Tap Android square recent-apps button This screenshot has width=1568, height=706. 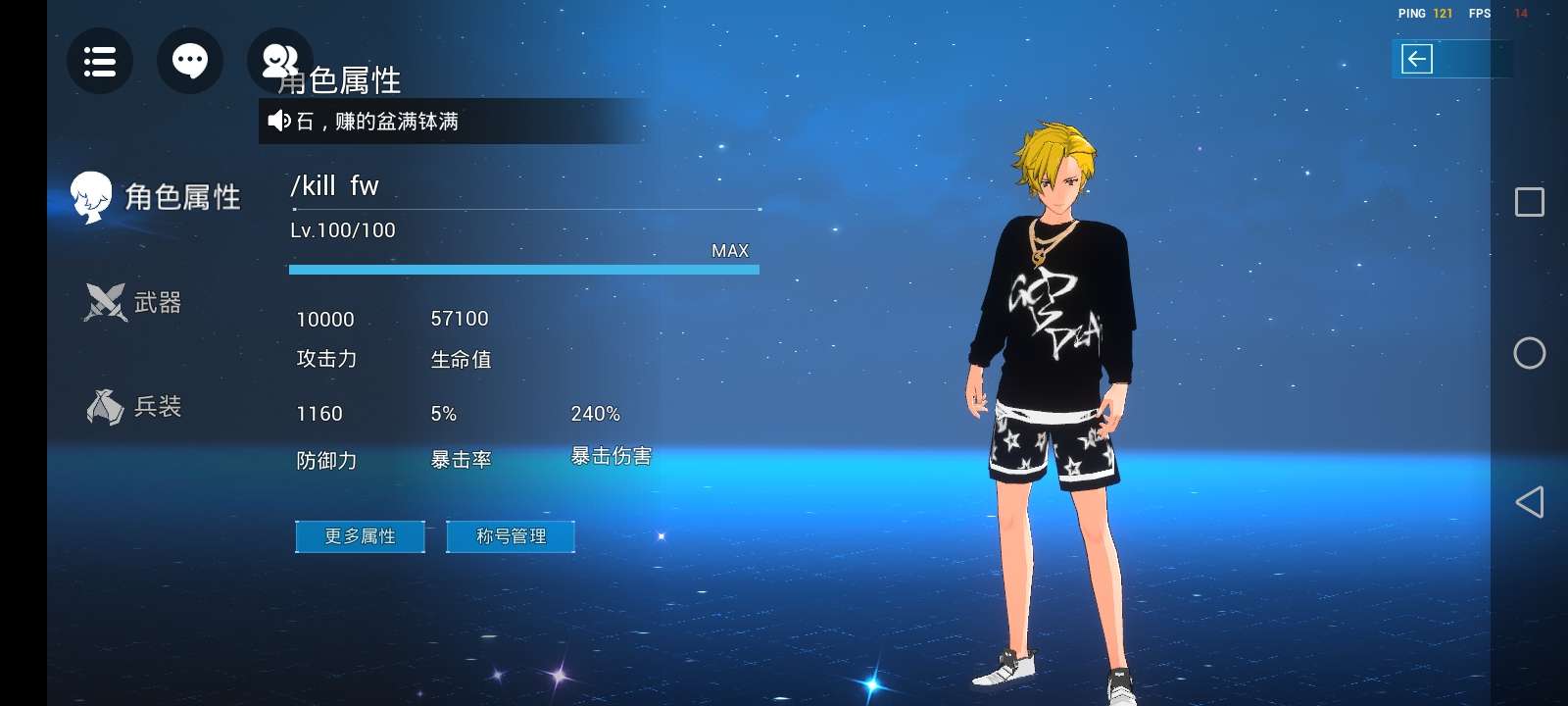[1529, 202]
